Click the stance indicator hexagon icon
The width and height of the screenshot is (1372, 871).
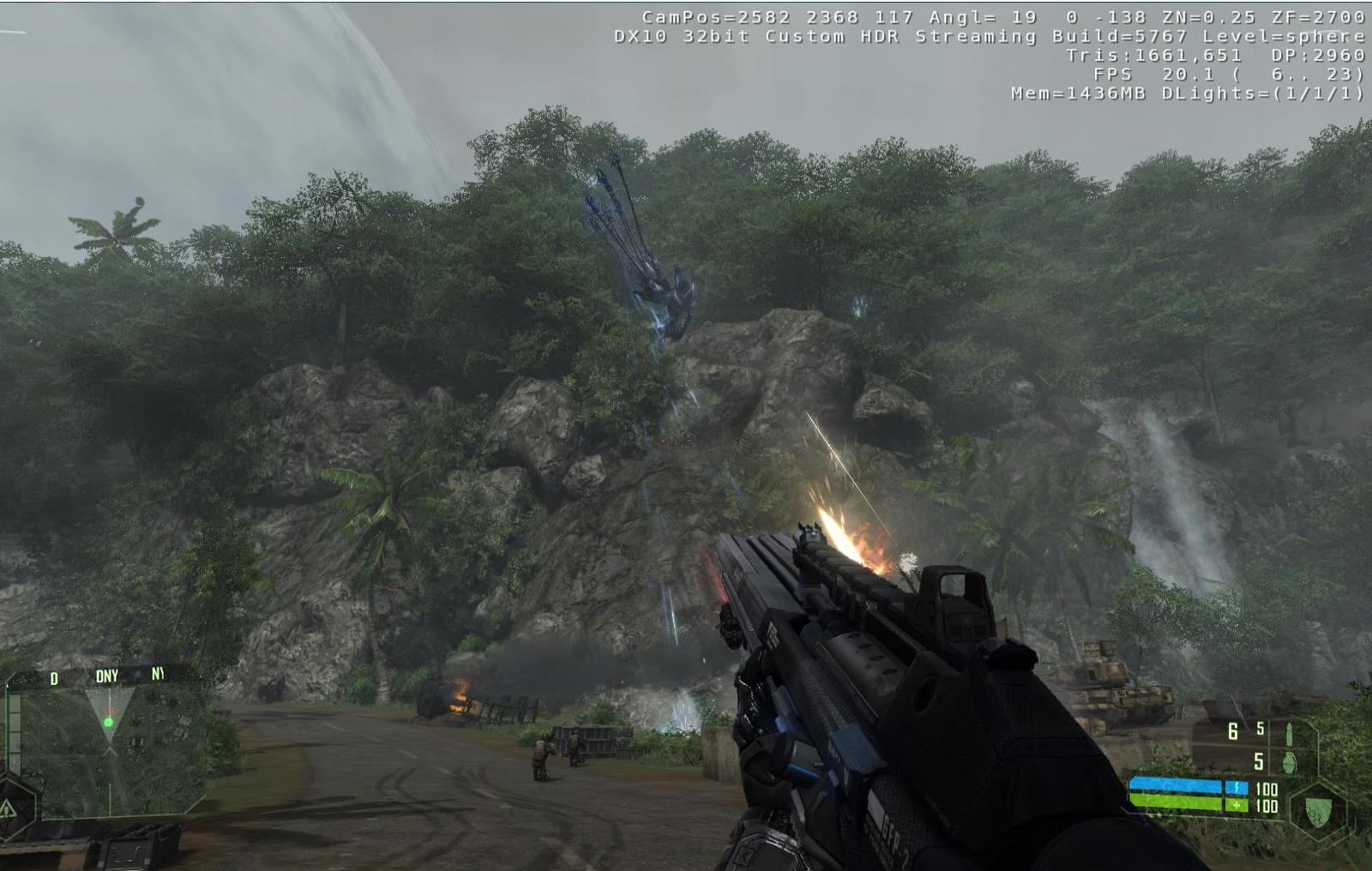pos(9,807)
